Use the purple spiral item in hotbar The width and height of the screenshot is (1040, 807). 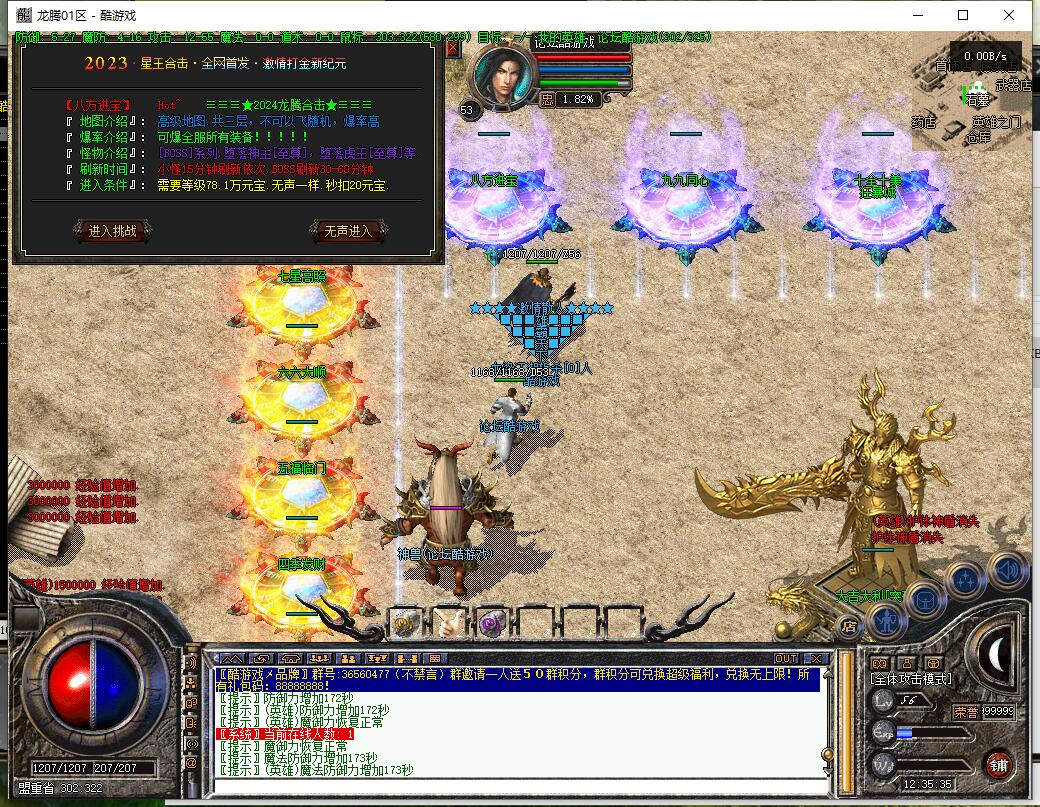[x=491, y=622]
